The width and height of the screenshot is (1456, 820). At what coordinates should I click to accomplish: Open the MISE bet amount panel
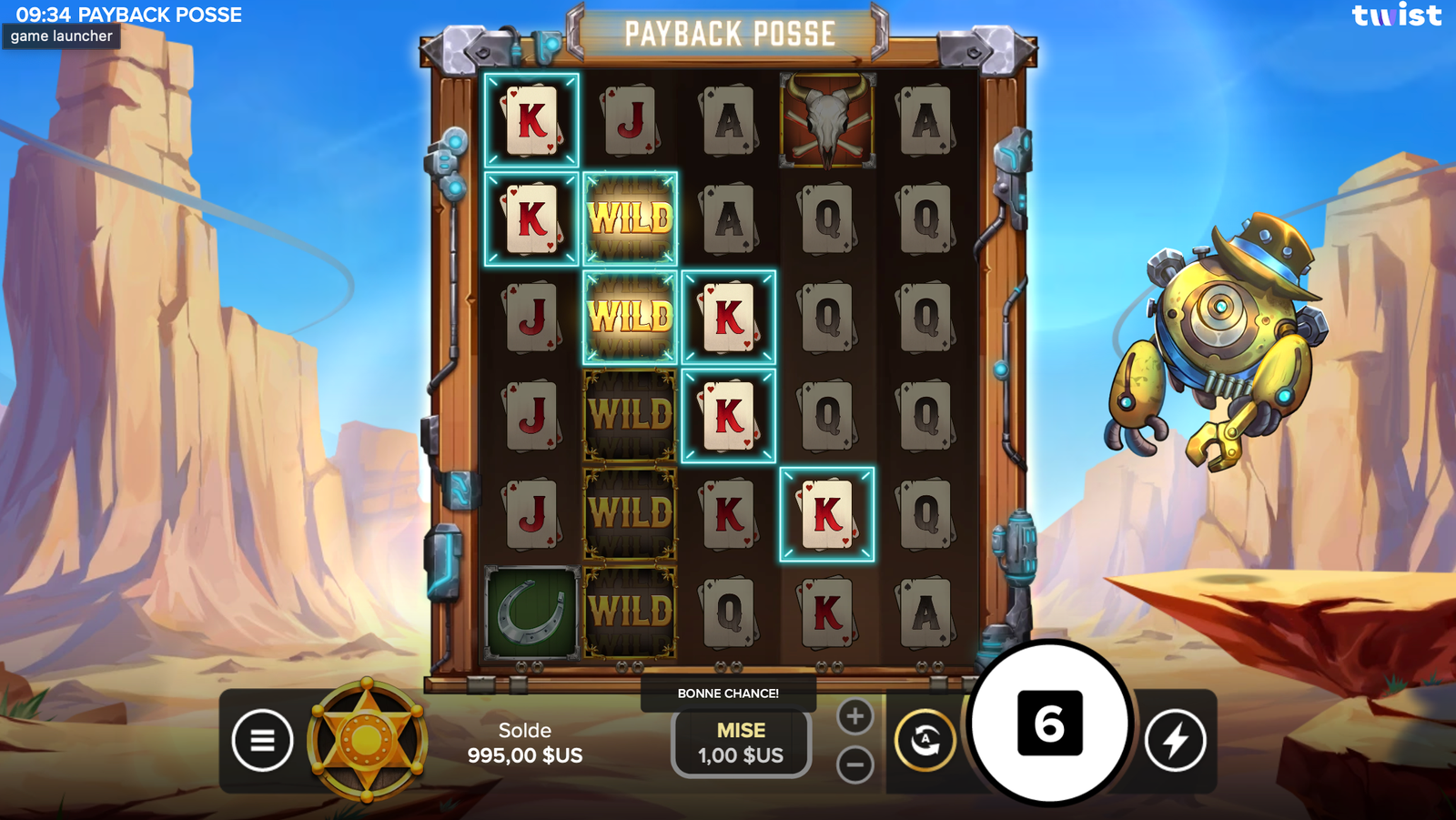click(741, 743)
